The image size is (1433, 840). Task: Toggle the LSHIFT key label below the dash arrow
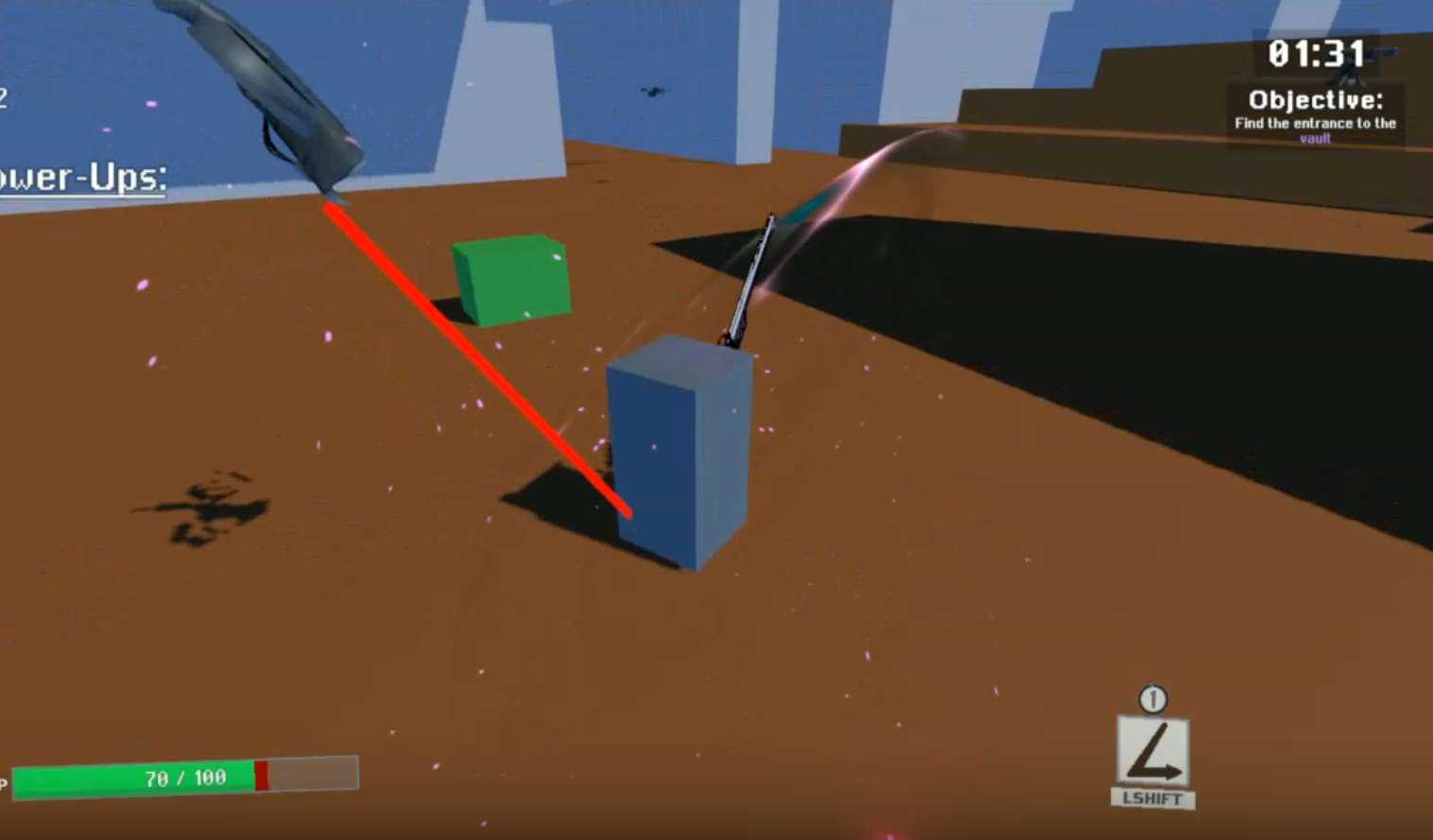point(1153,798)
